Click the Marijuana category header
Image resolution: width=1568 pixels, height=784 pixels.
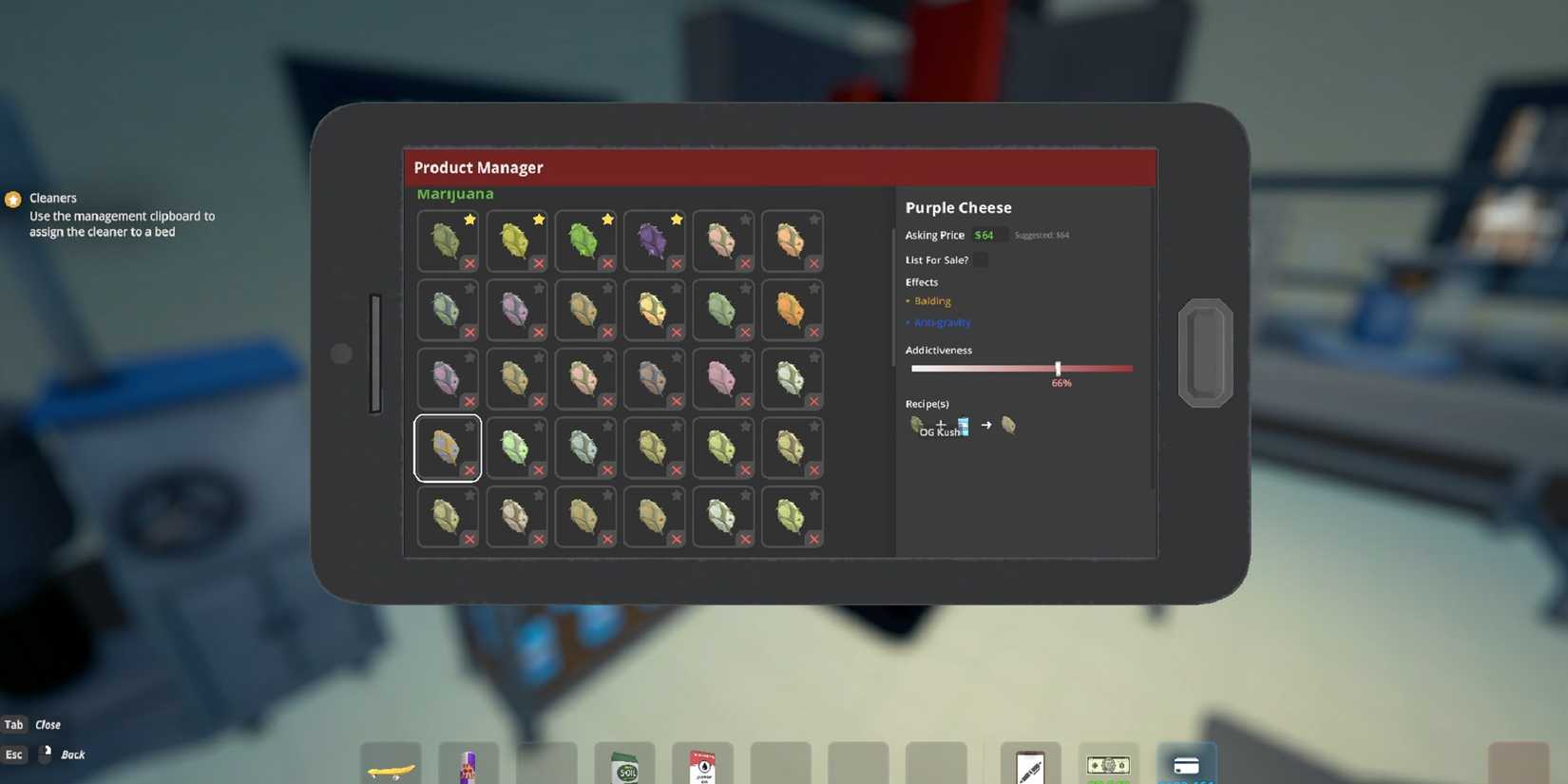coord(455,193)
